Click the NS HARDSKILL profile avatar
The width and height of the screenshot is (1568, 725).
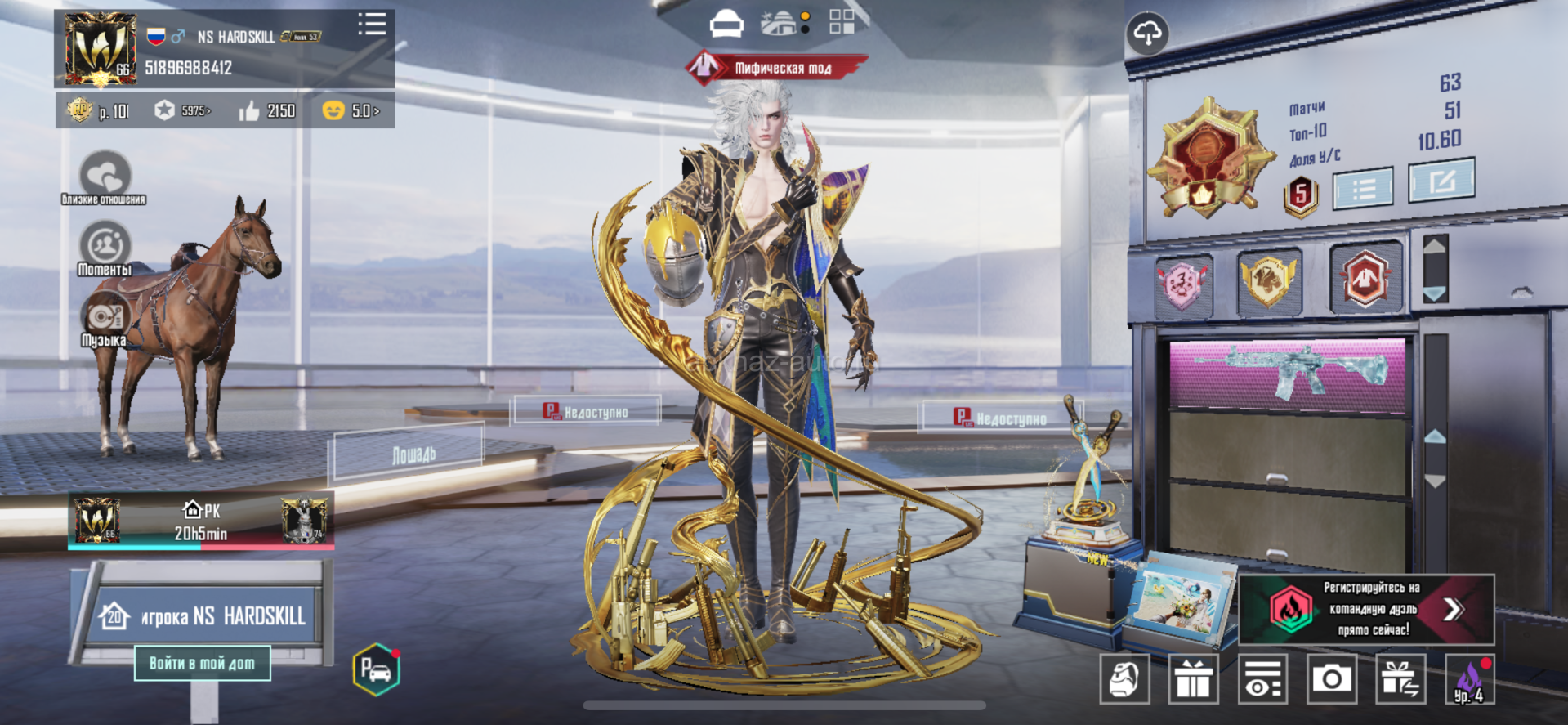[101, 49]
